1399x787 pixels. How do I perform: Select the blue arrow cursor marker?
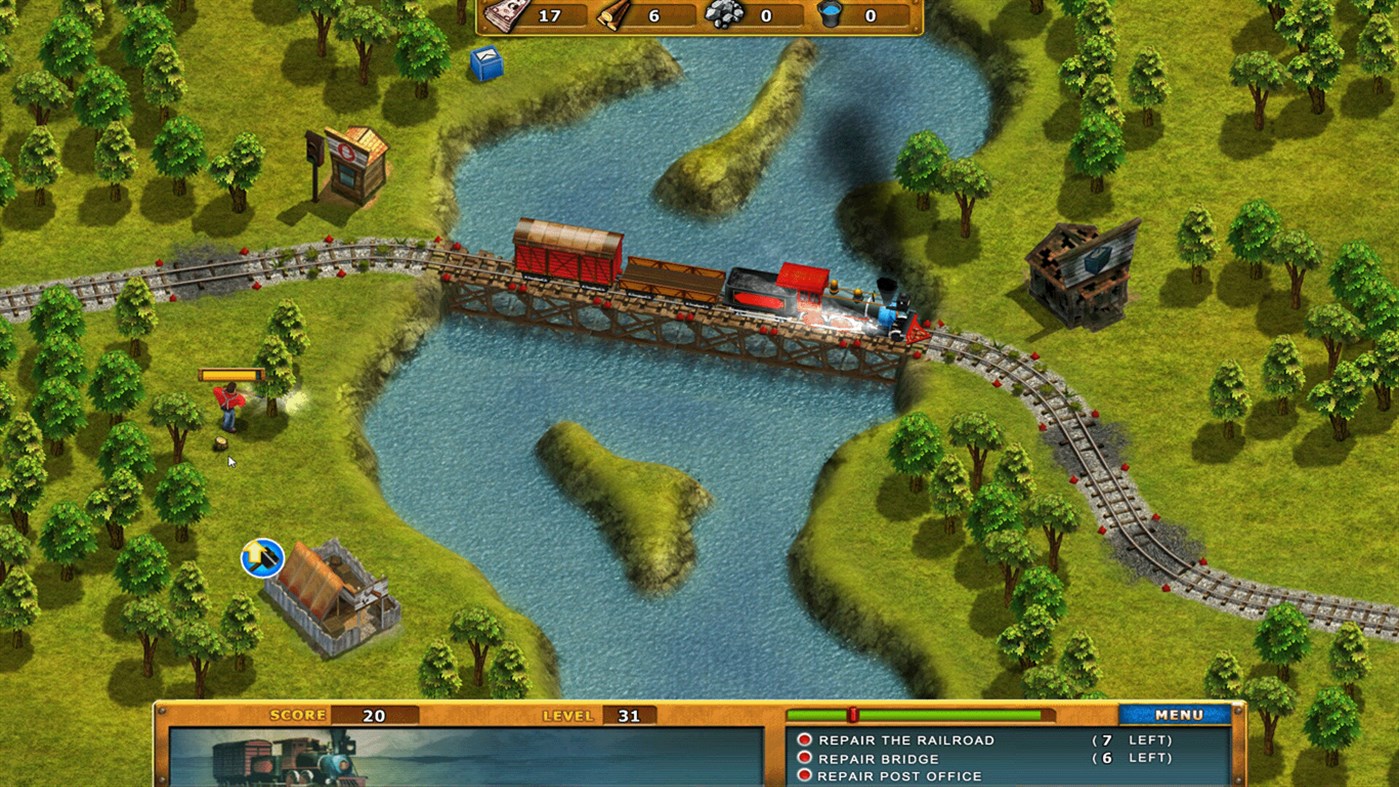tap(262, 558)
